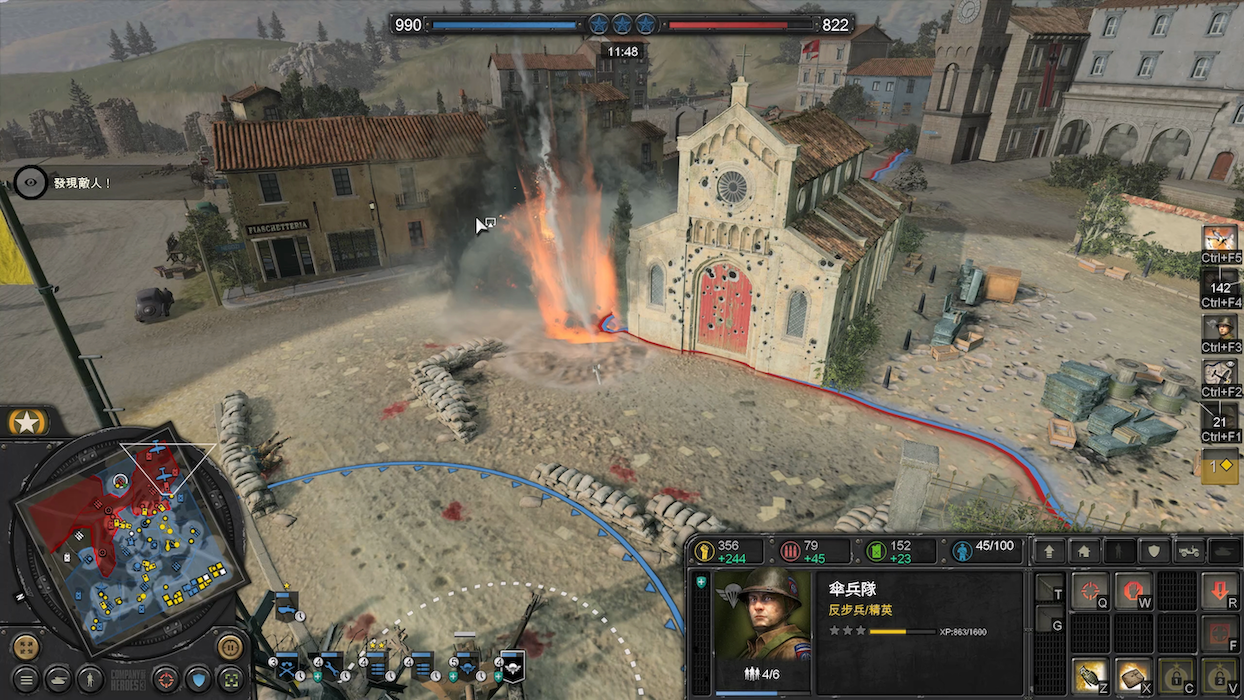The image size is (1244, 700).
Task: Select the tank unit filter button
Action: pos(57,679)
